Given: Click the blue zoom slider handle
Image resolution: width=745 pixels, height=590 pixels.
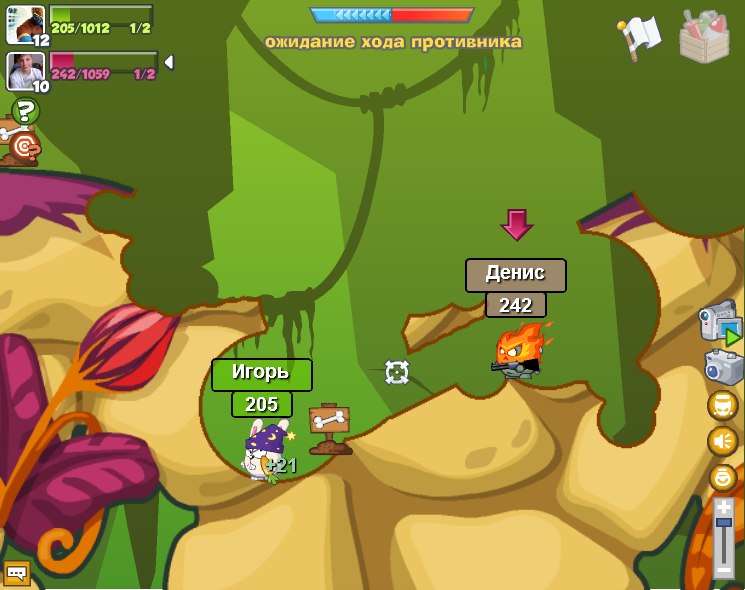Looking at the screenshot, I should [724, 524].
